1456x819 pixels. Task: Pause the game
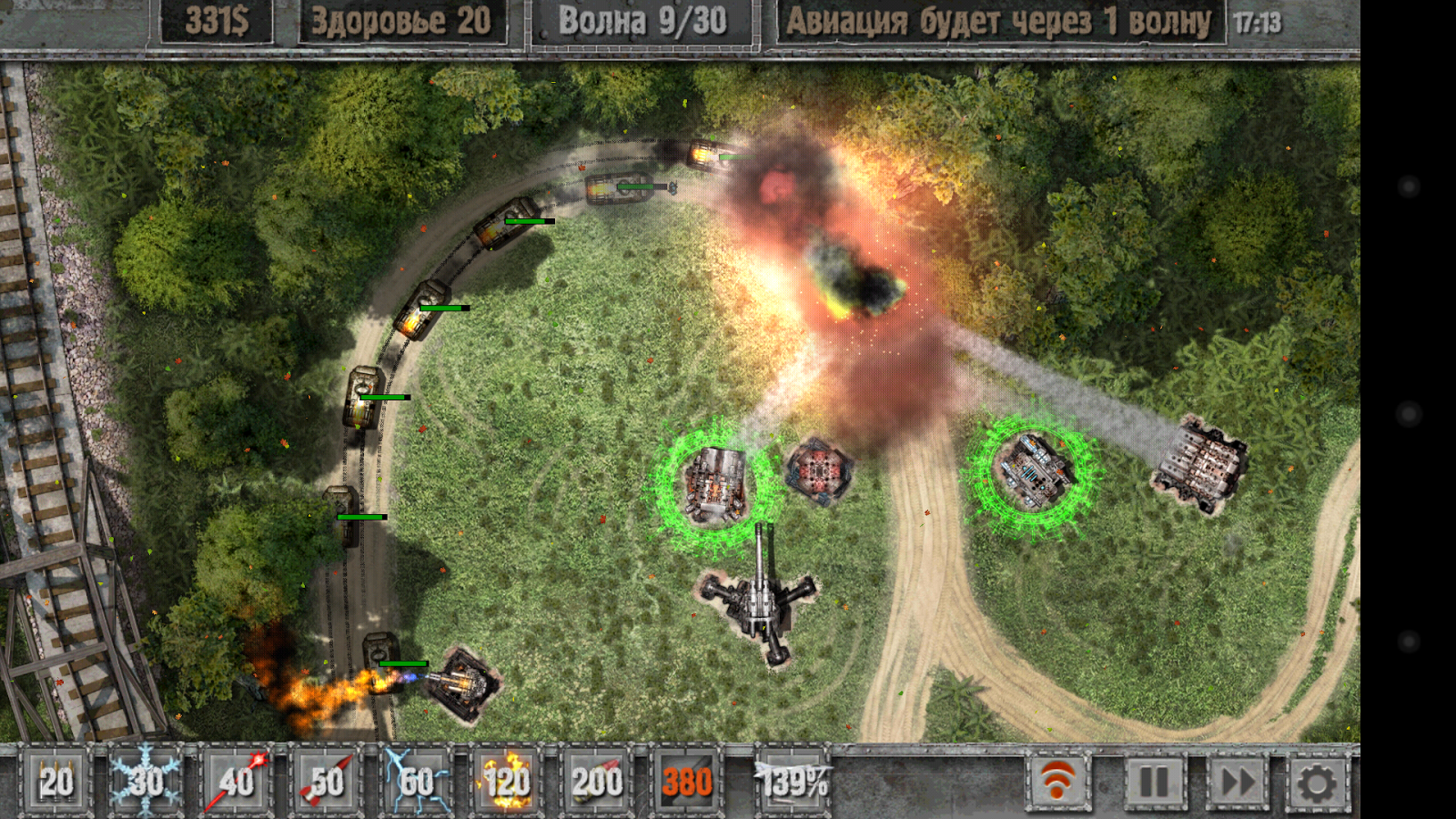pyautogui.click(x=1154, y=781)
